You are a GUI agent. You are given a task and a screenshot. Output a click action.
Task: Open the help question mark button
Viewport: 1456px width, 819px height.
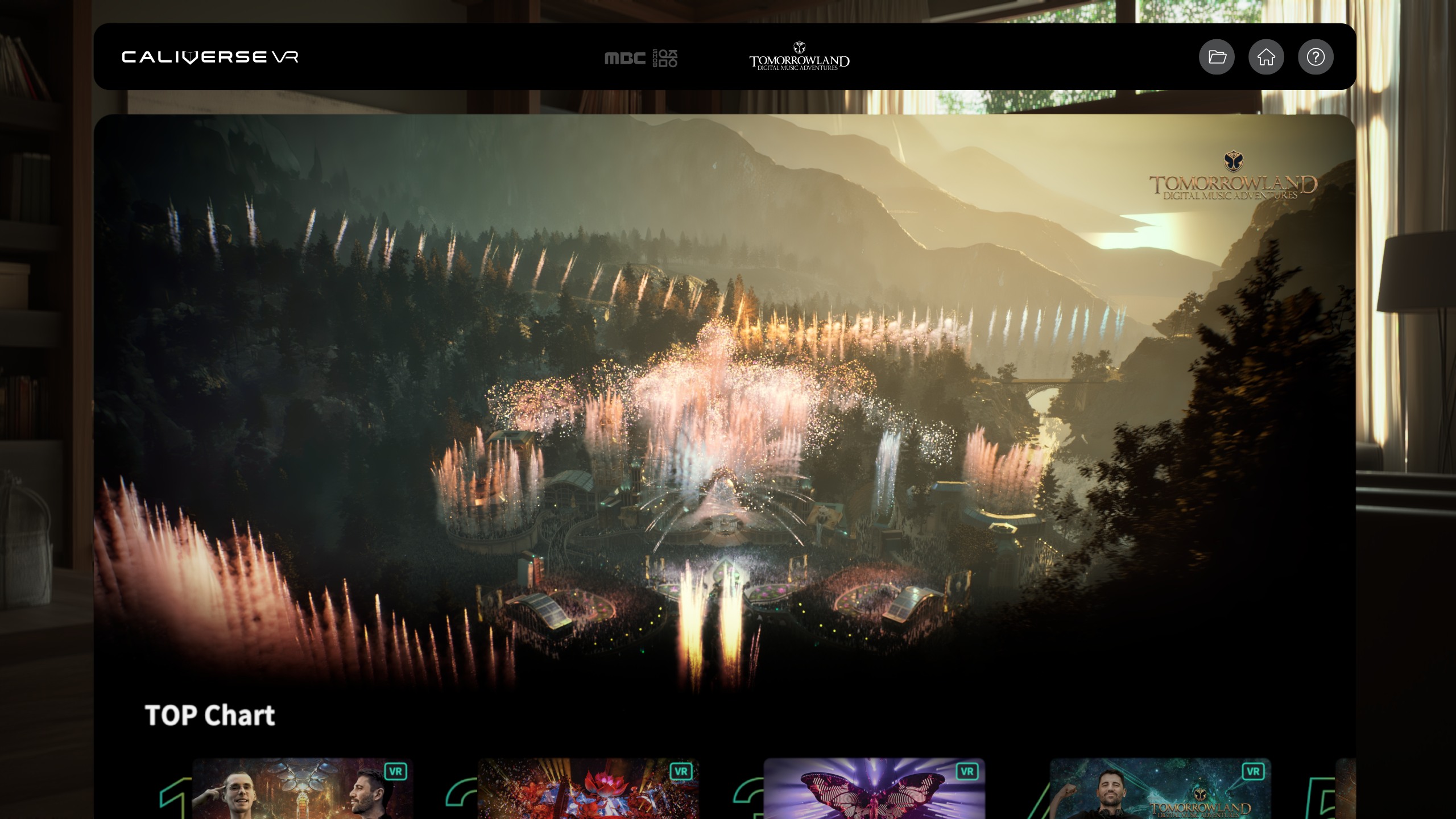[x=1316, y=57]
